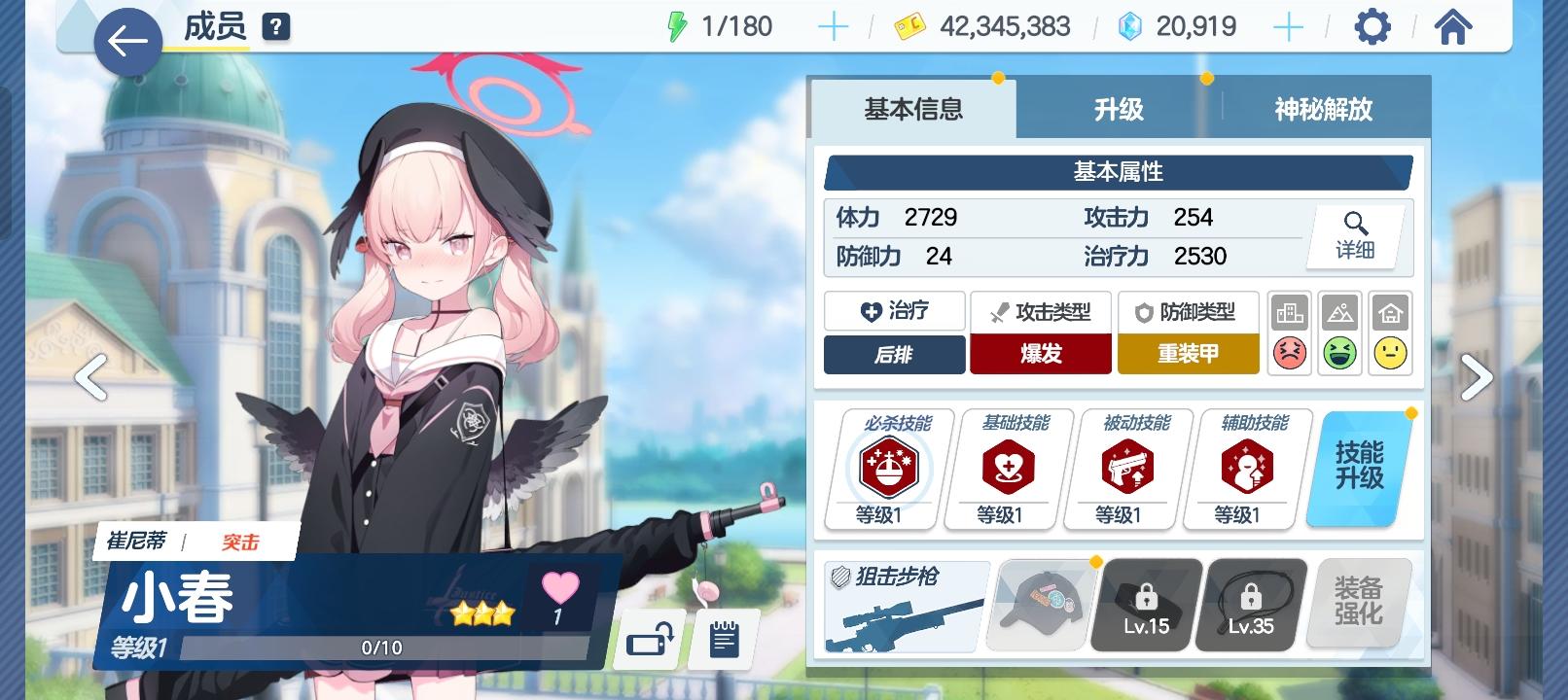Click the help question mark beside 成员
Viewport: 1568px width, 700px height.
(277, 26)
